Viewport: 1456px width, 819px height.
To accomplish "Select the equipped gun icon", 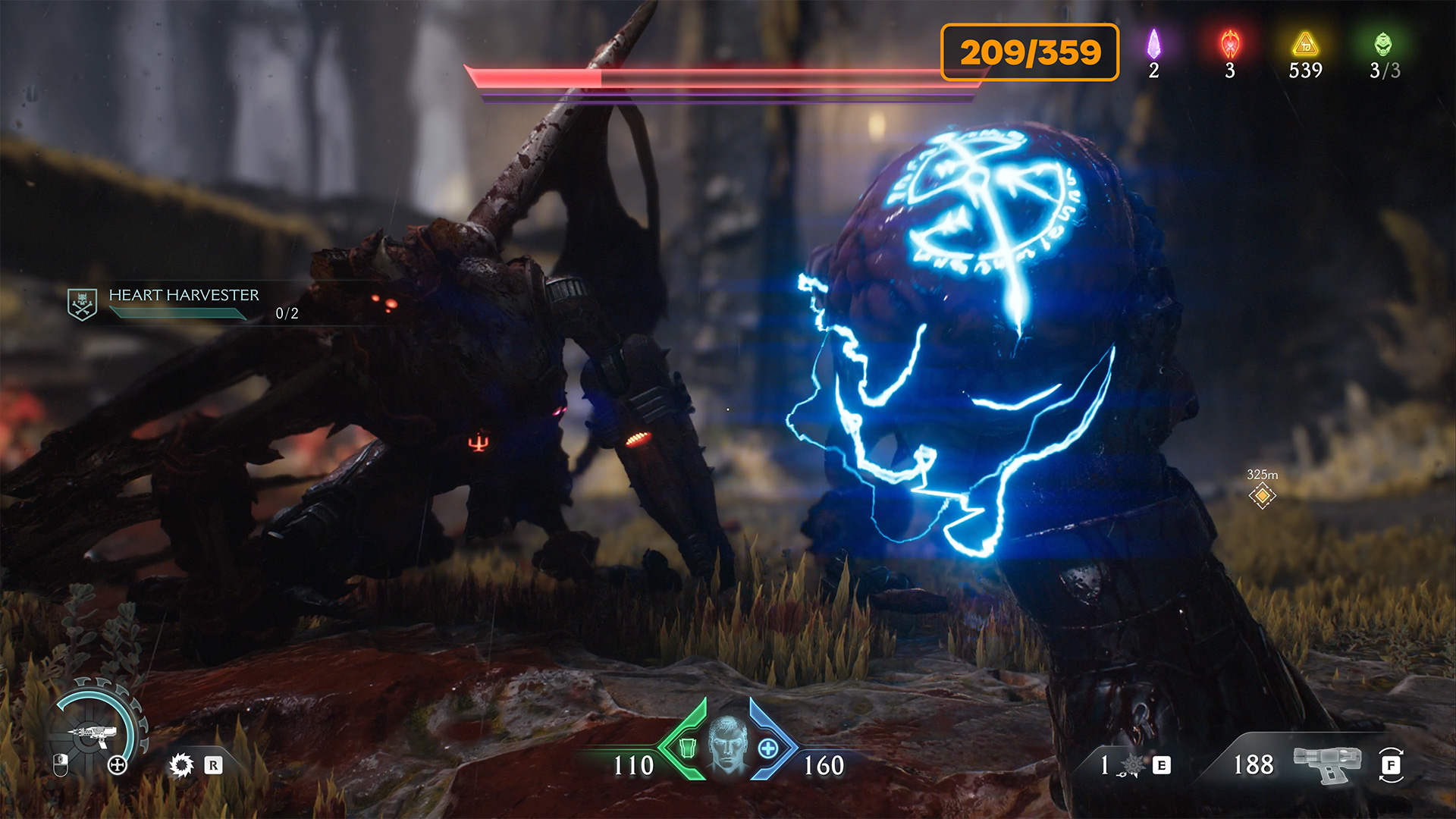I will pos(1327,764).
